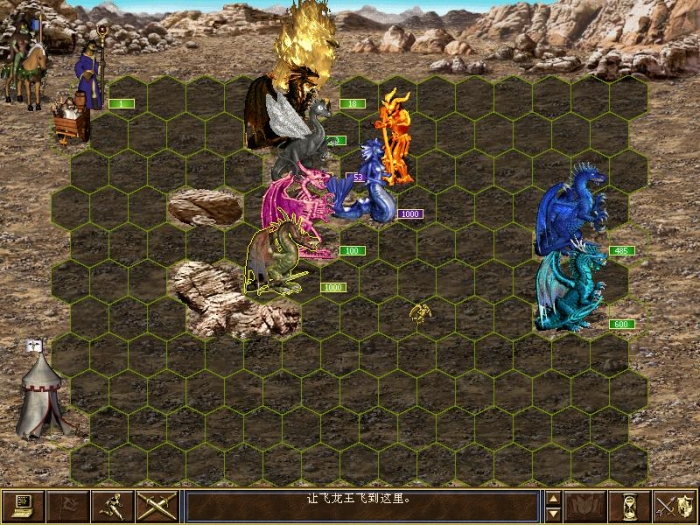Viewport: 700px width, 525px height.
Task: Retreat from battle using the running figure
Action: point(113,505)
